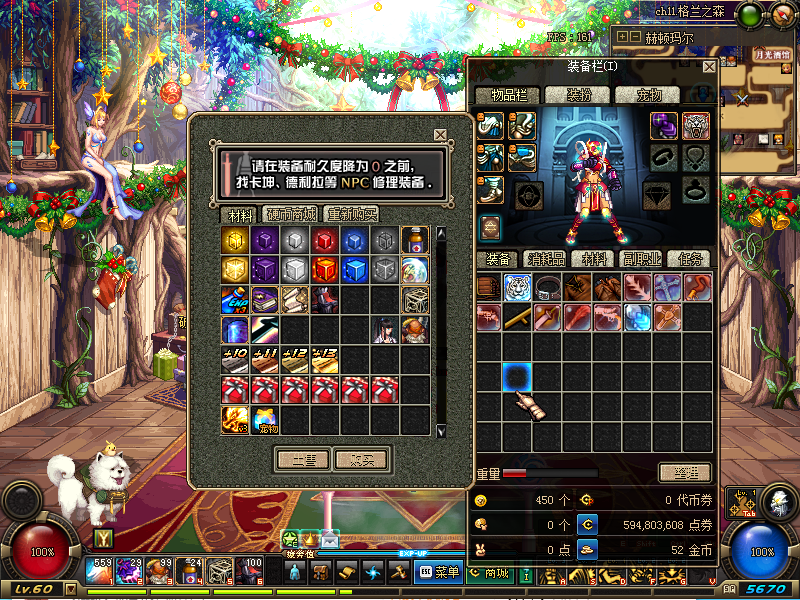Select the red potion bottle shop item
This screenshot has width=800, height=600.
pyautogui.click(x=416, y=240)
